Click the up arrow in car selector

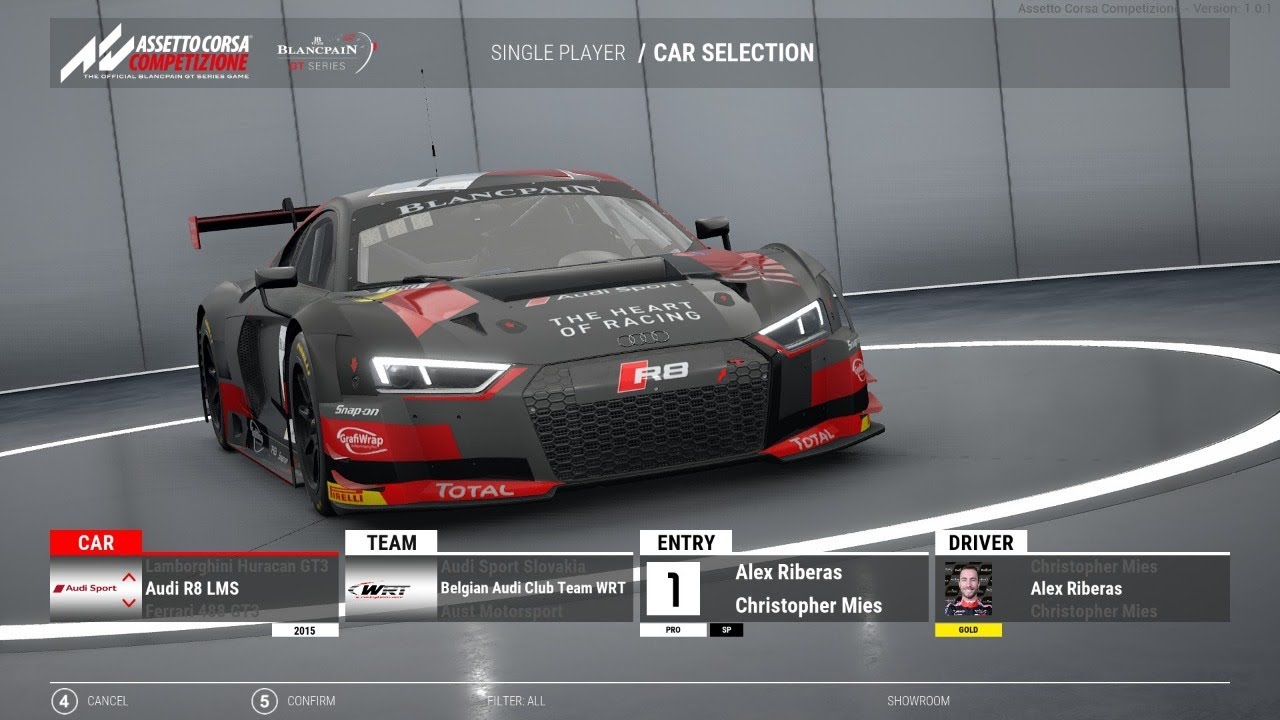point(129,577)
